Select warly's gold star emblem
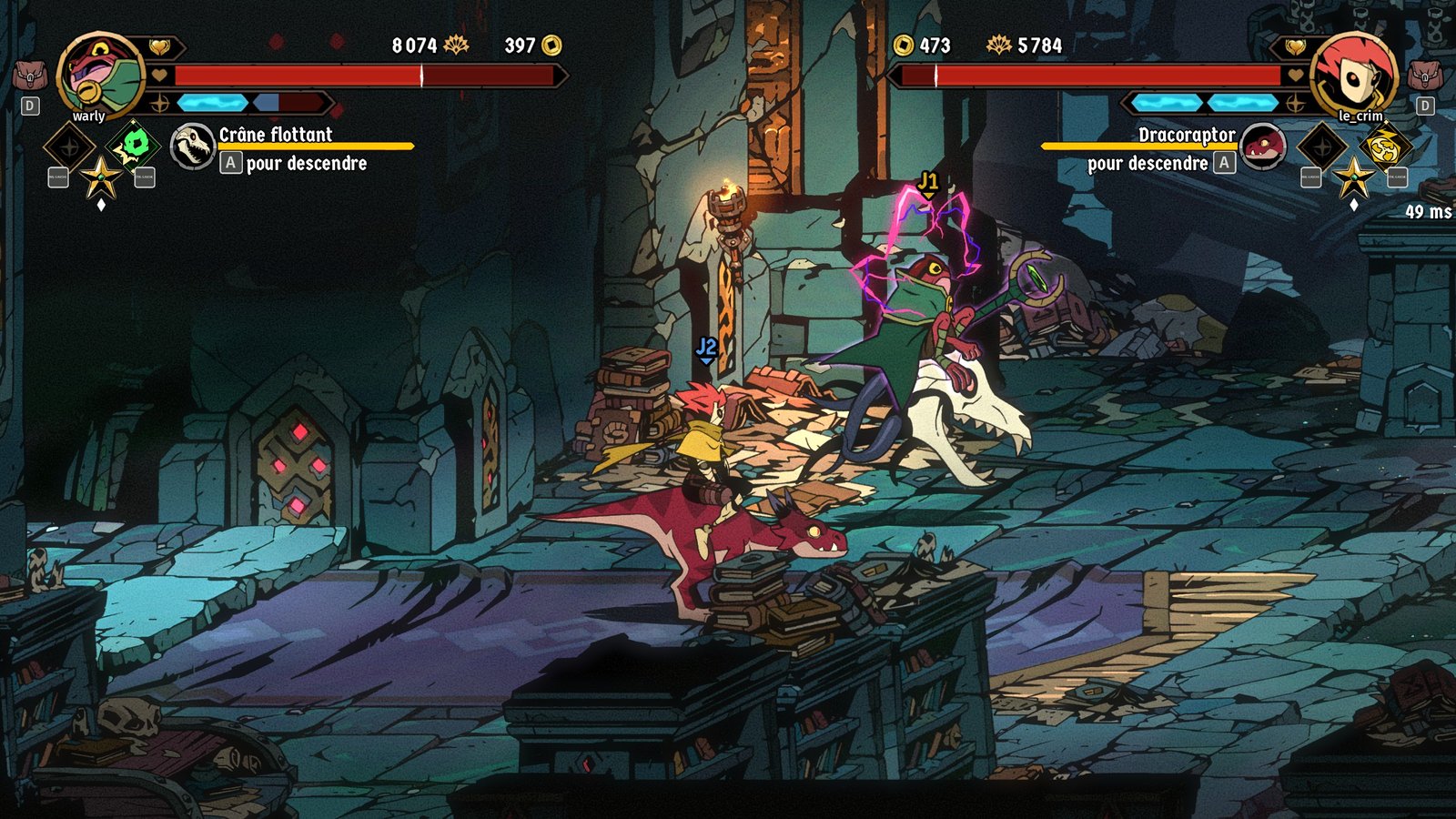 [x=101, y=176]
